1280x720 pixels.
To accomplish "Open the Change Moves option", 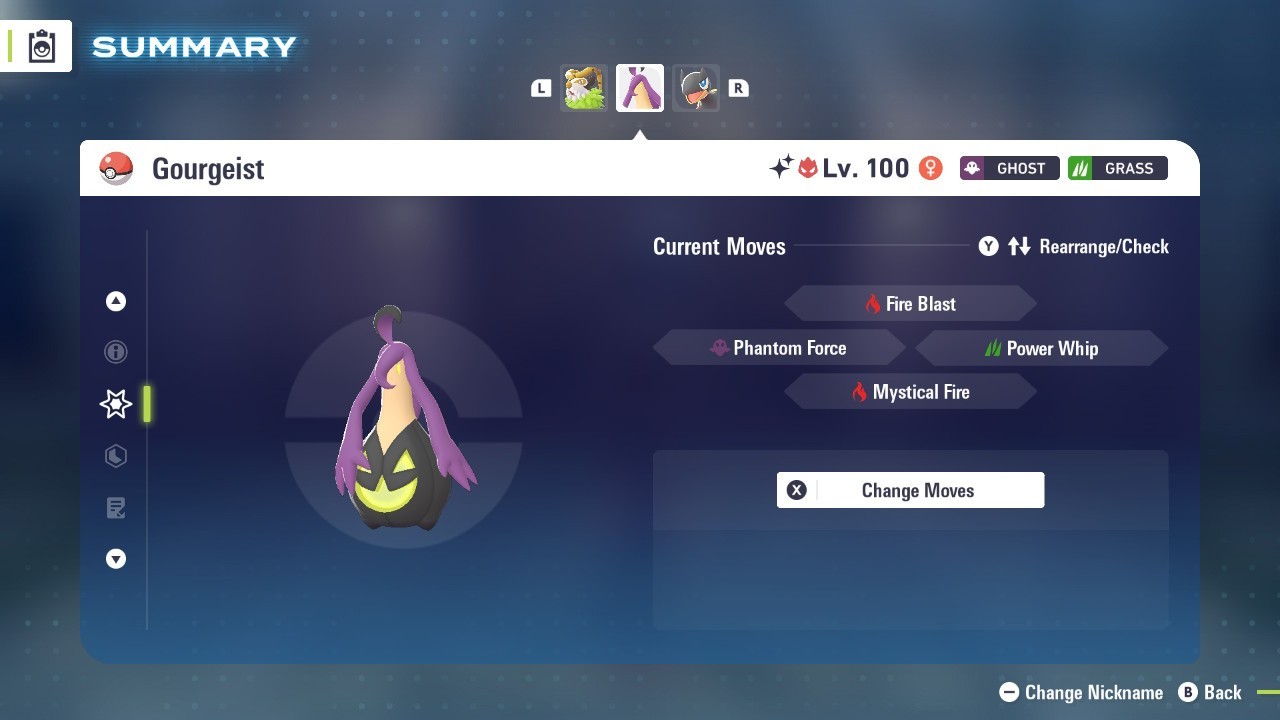I will (x=910, y=490).
